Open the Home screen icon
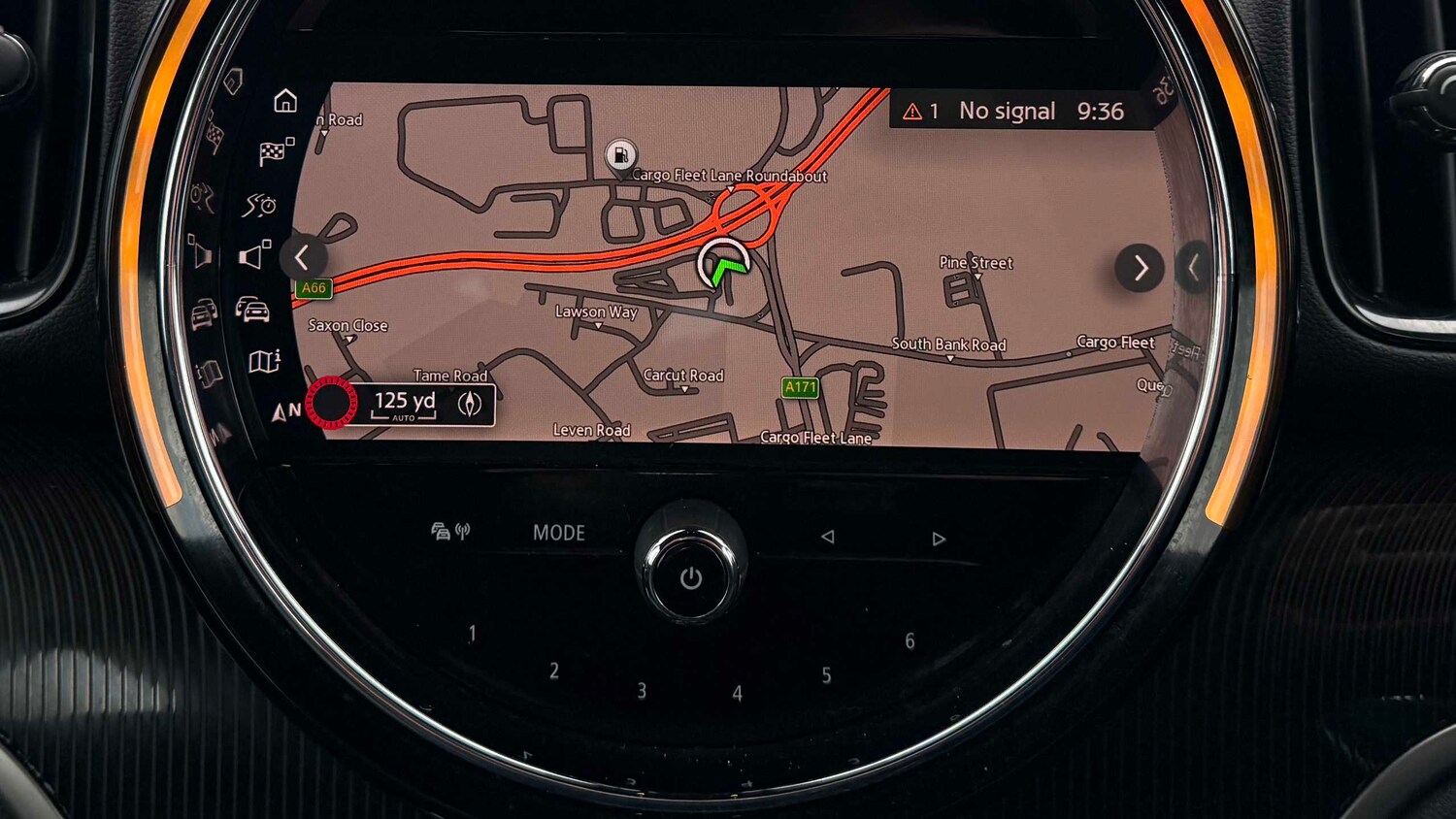The height and width of the screenshot is (819, 1456). pos(285,101)
